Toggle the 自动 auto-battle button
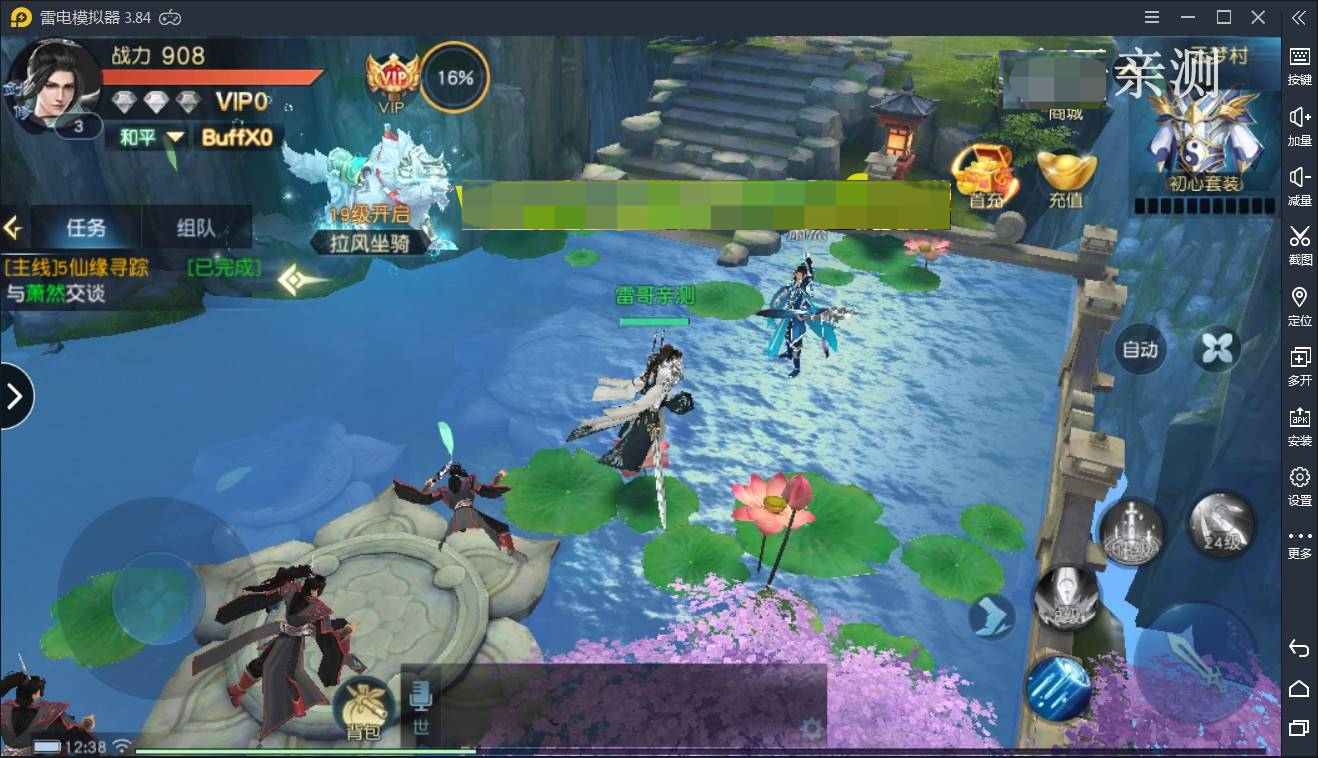The image size is (1318, 758). tap(1140, 349)
